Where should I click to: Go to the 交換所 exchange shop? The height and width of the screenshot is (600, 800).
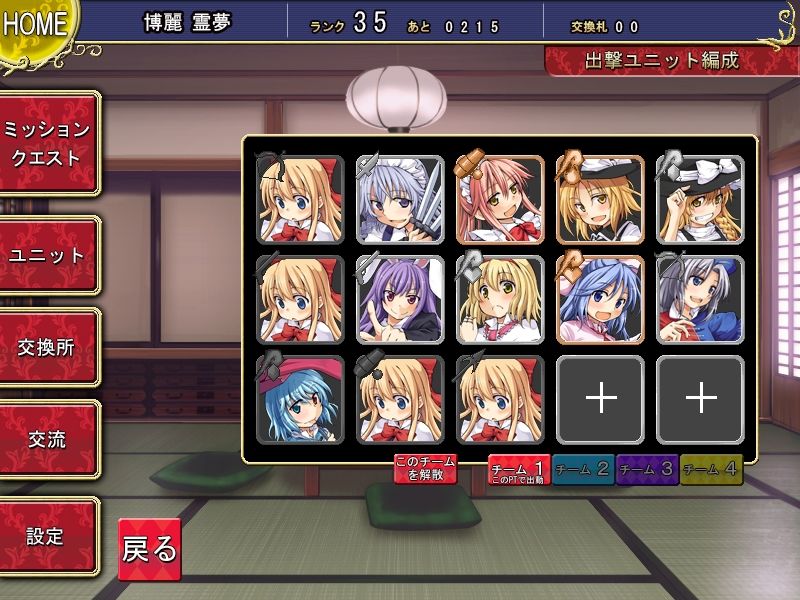[49, 347]
